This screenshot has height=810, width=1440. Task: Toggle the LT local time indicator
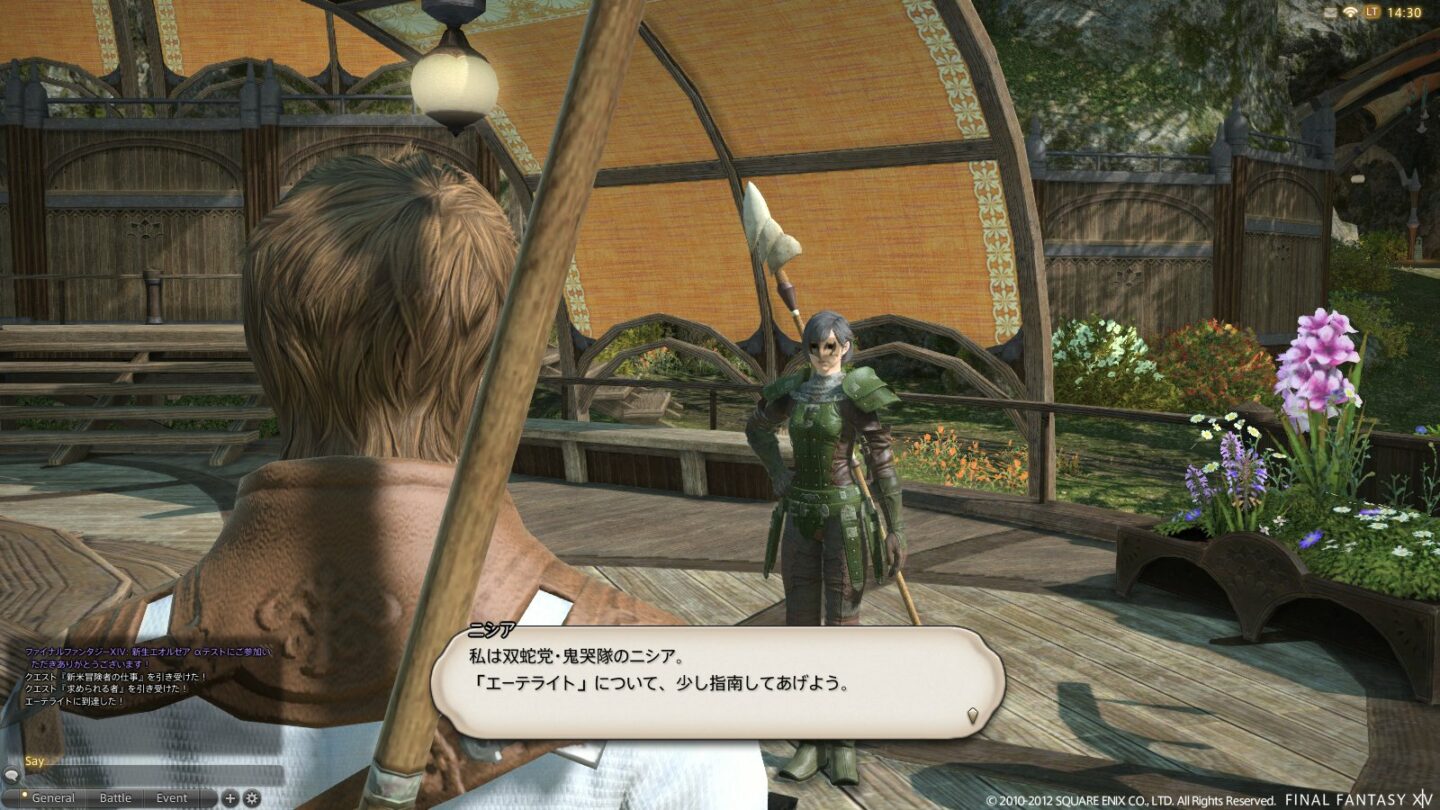click(x=1374, y=12)
